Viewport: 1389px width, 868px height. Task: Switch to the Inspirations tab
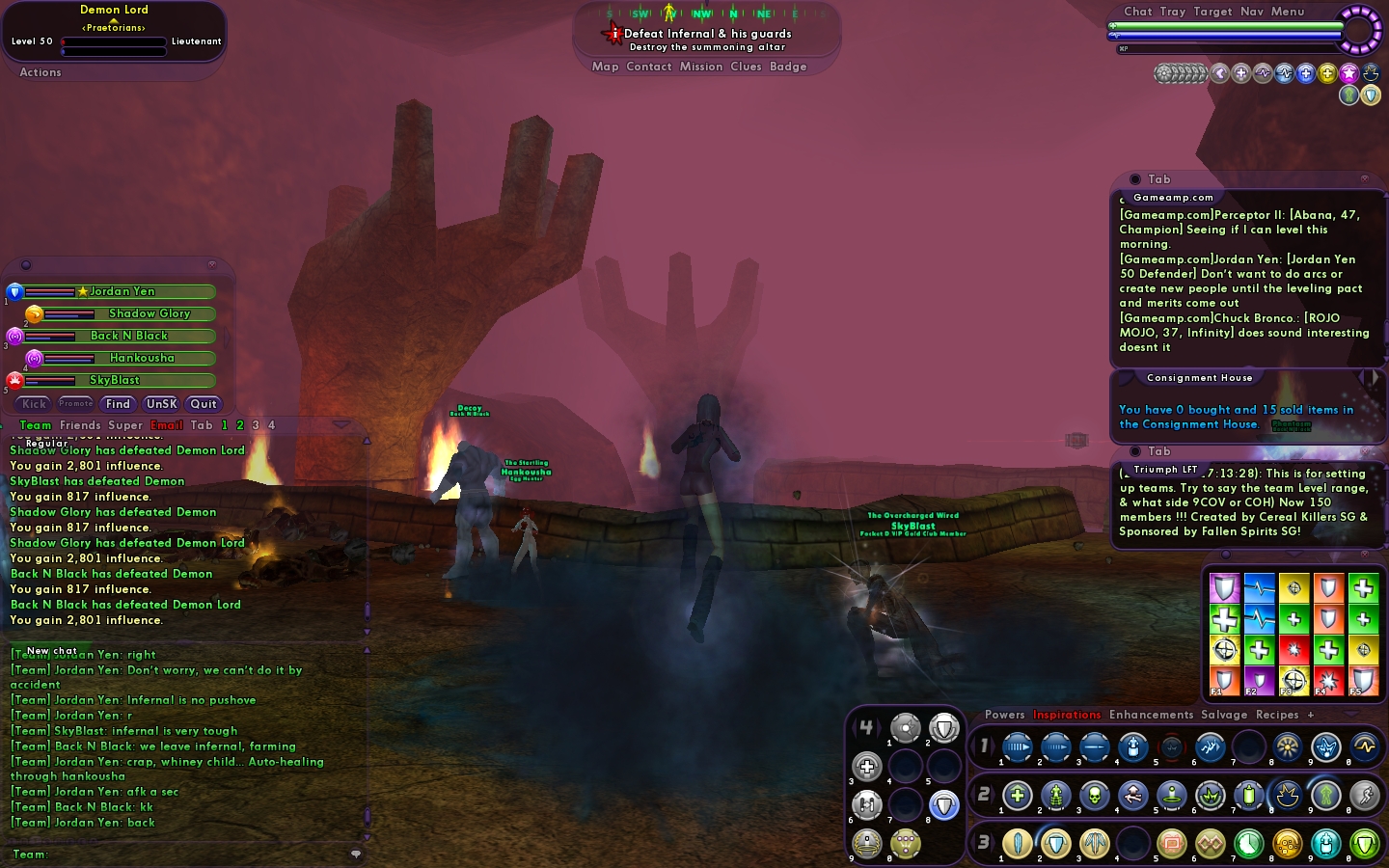[x=1067, y=715]
